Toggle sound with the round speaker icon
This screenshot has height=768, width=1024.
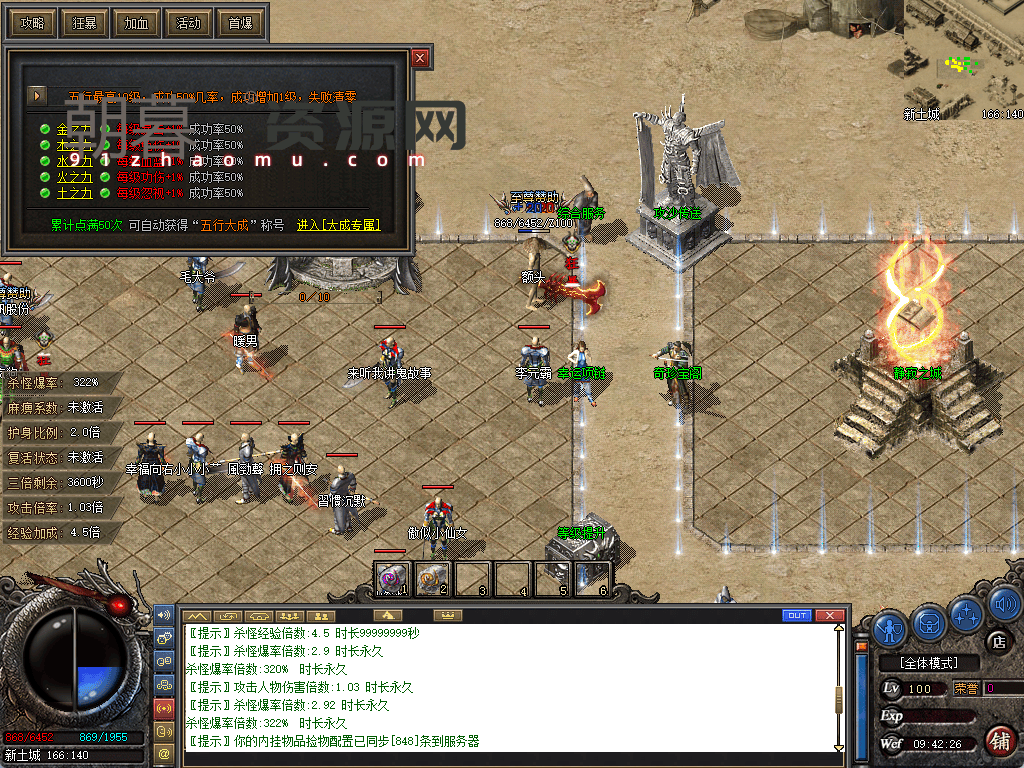click(1003, 603)
